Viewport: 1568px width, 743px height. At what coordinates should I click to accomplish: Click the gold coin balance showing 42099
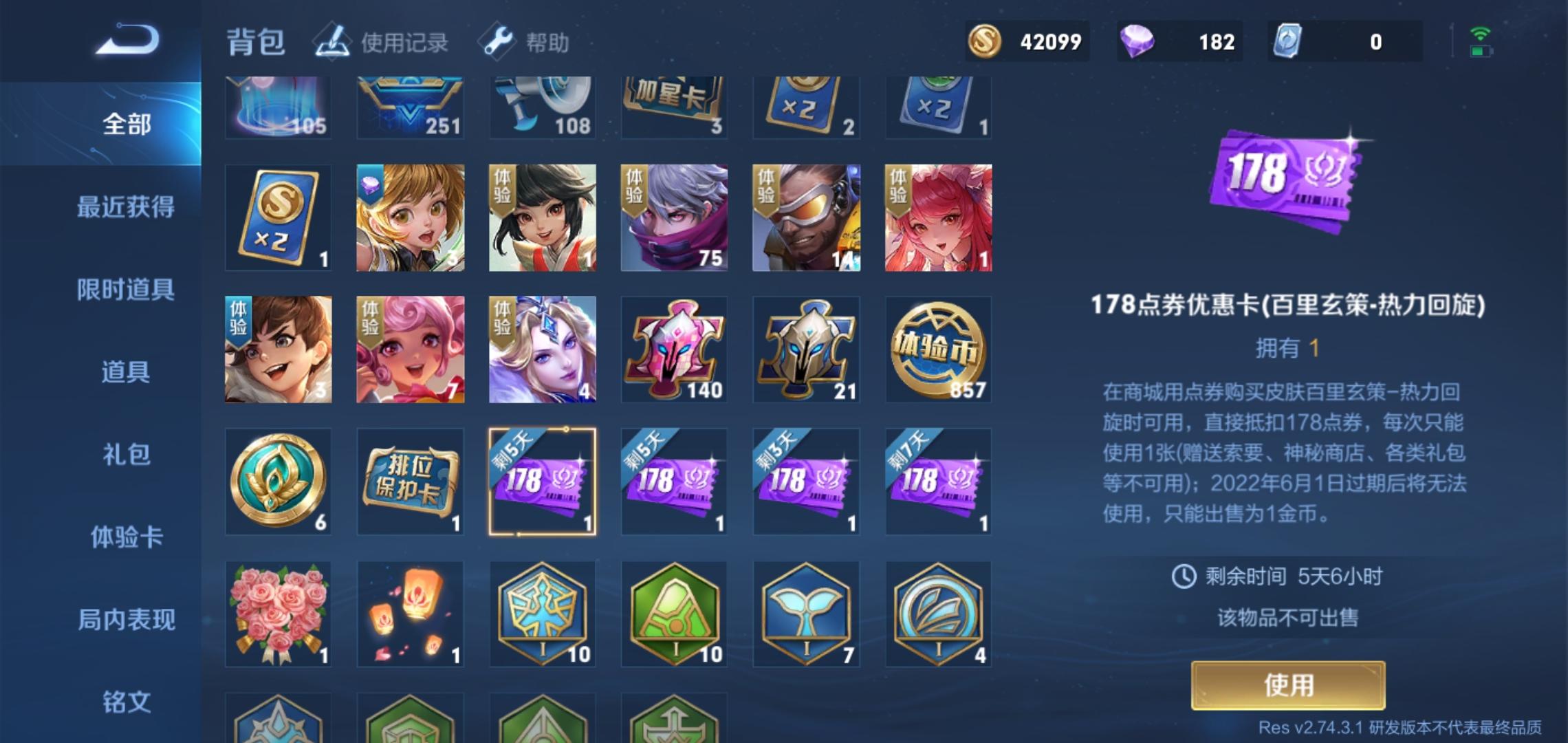1028,41
